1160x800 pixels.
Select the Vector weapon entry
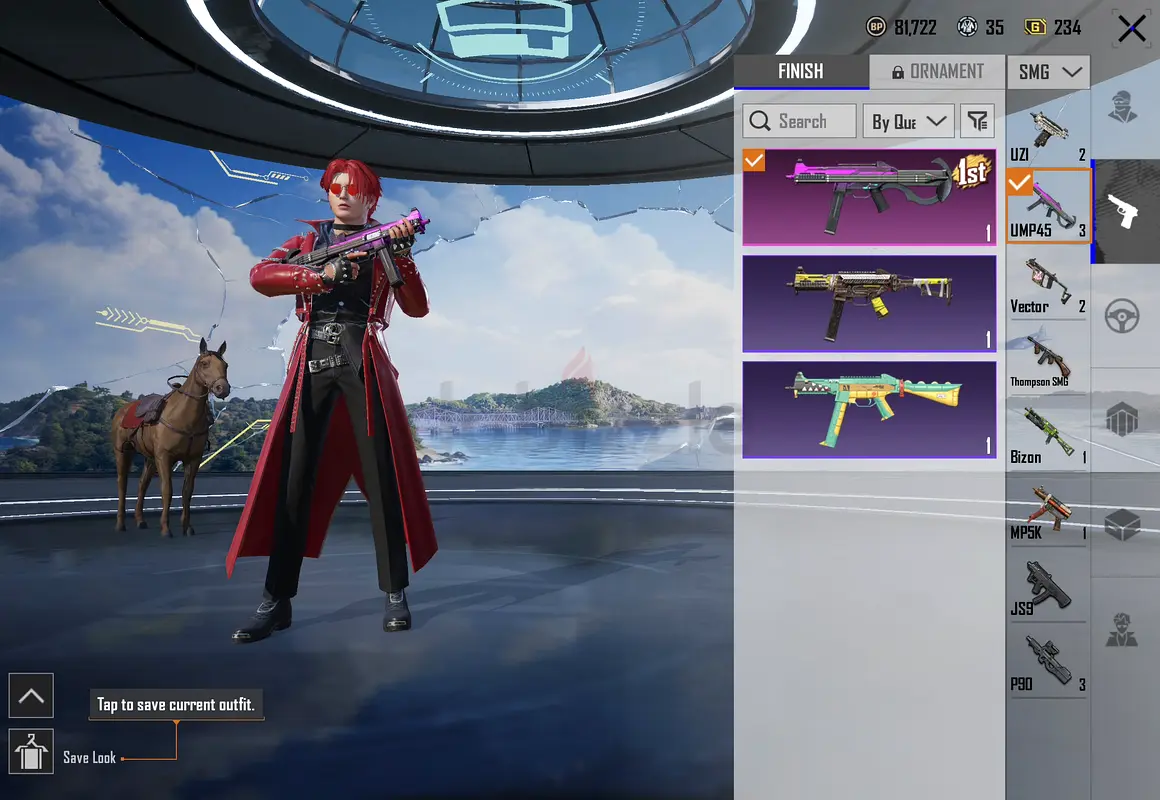pyautogui.click(x=1047, y=286)
